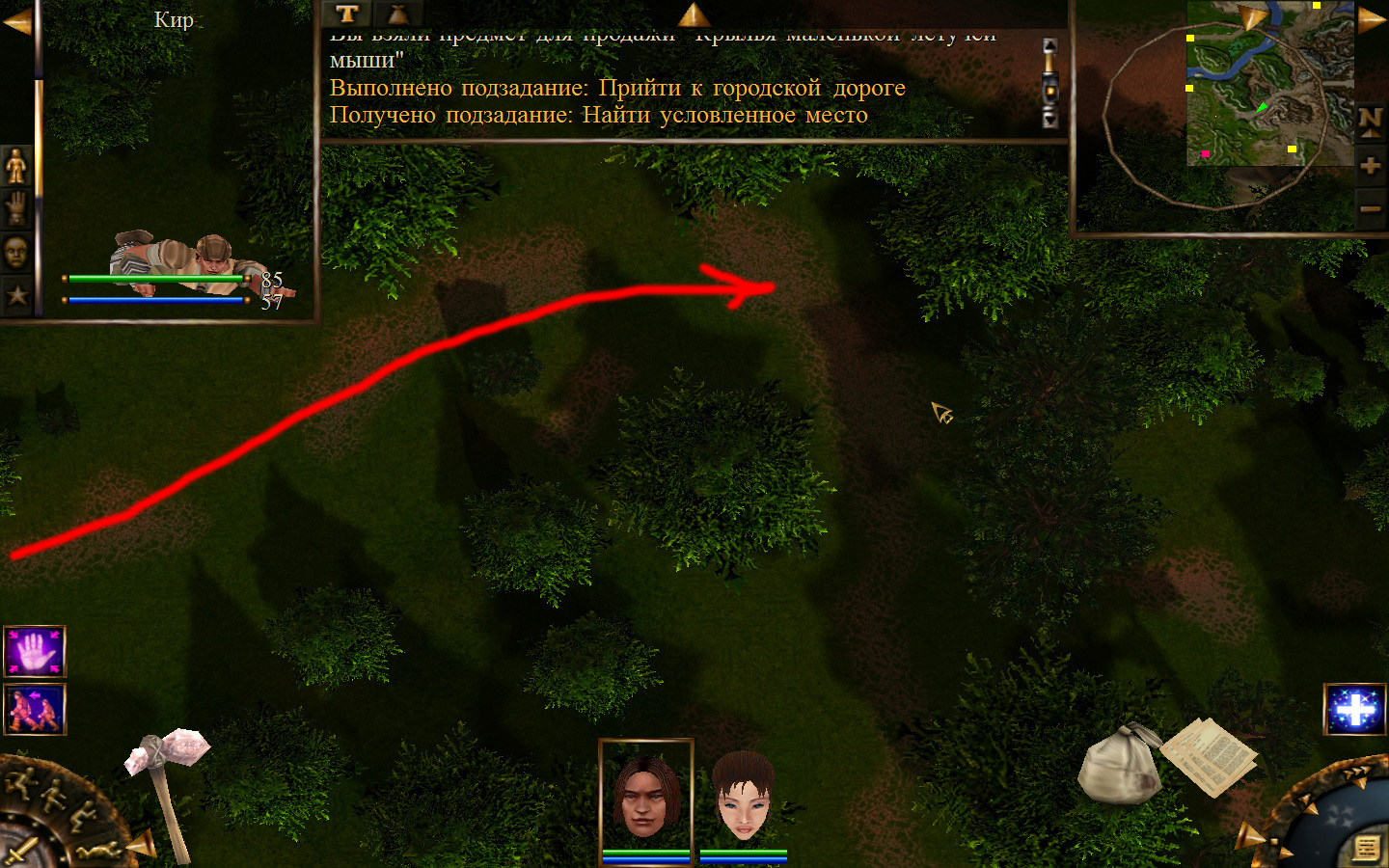Reset the camera to north with N button
This screenshot has width=1389, height=868.
pyautogui.click(x=1370, y=122)
